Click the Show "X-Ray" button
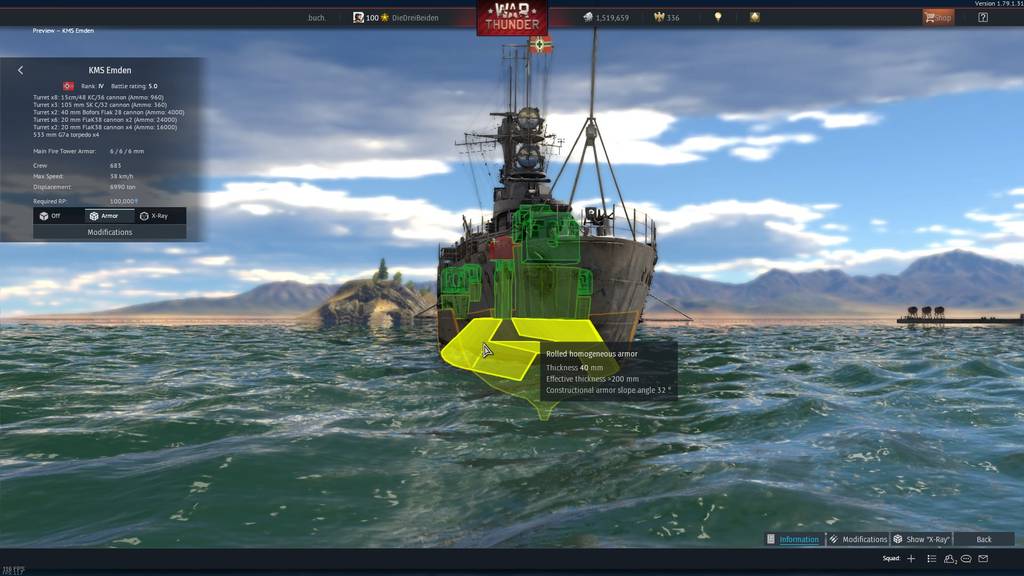The width and height of the screenshot is (1024, 576). [921, 539]
